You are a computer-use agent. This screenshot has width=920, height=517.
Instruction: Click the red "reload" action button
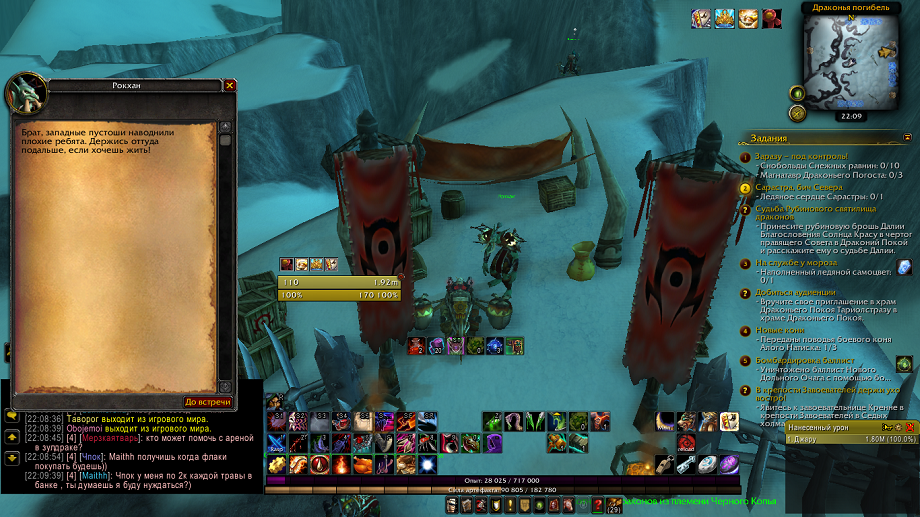point(686,443)
